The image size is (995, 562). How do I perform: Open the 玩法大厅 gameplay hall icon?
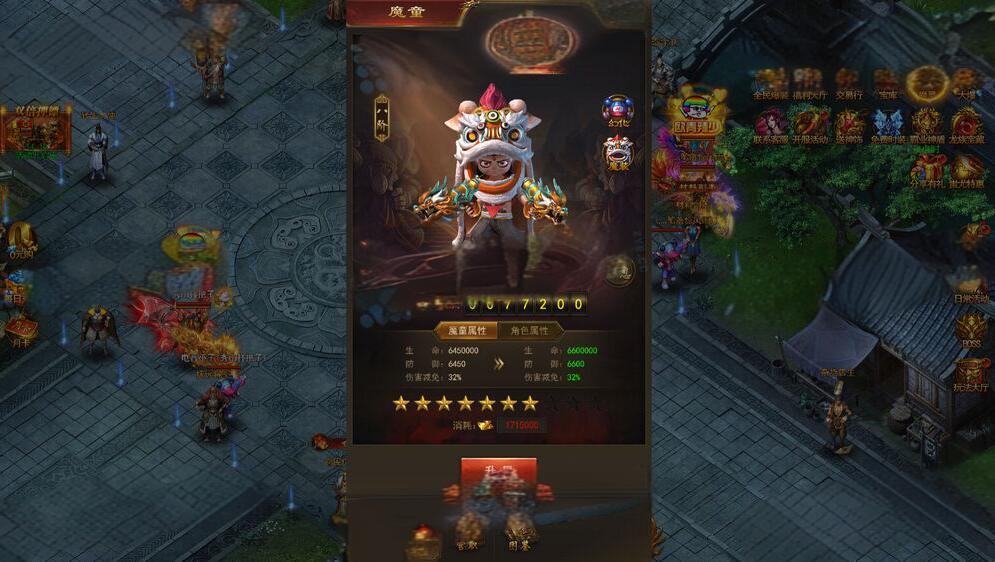pos(969,373)
